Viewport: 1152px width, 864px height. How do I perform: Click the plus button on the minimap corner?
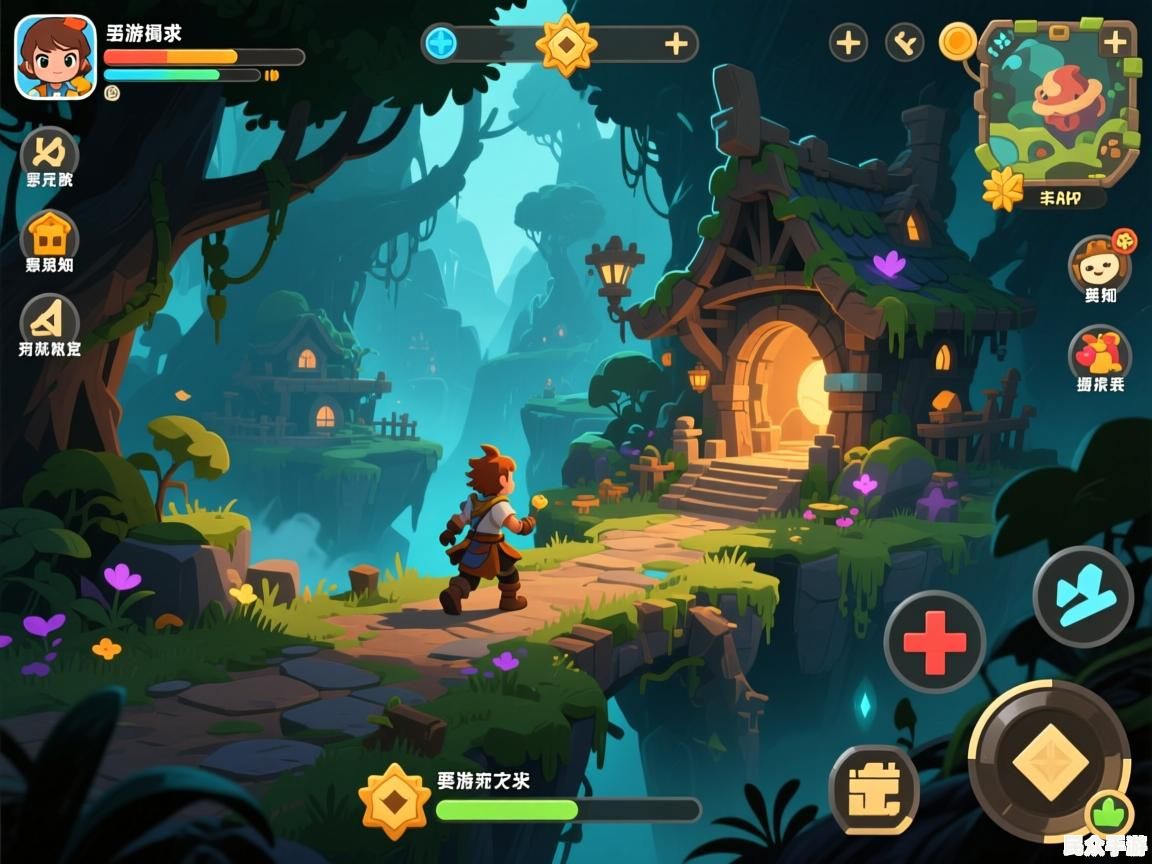click(1114, 43)
